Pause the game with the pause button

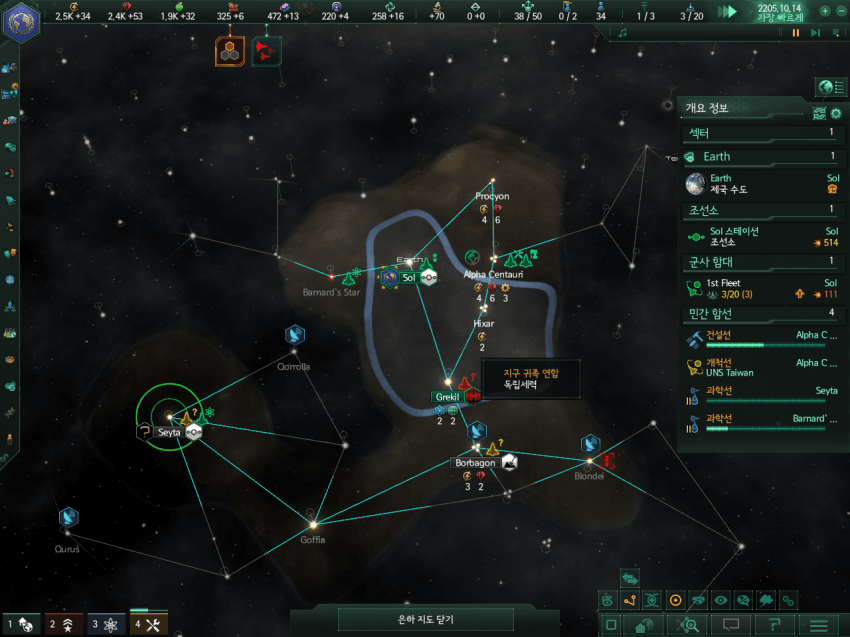click(x=796, y=33)
